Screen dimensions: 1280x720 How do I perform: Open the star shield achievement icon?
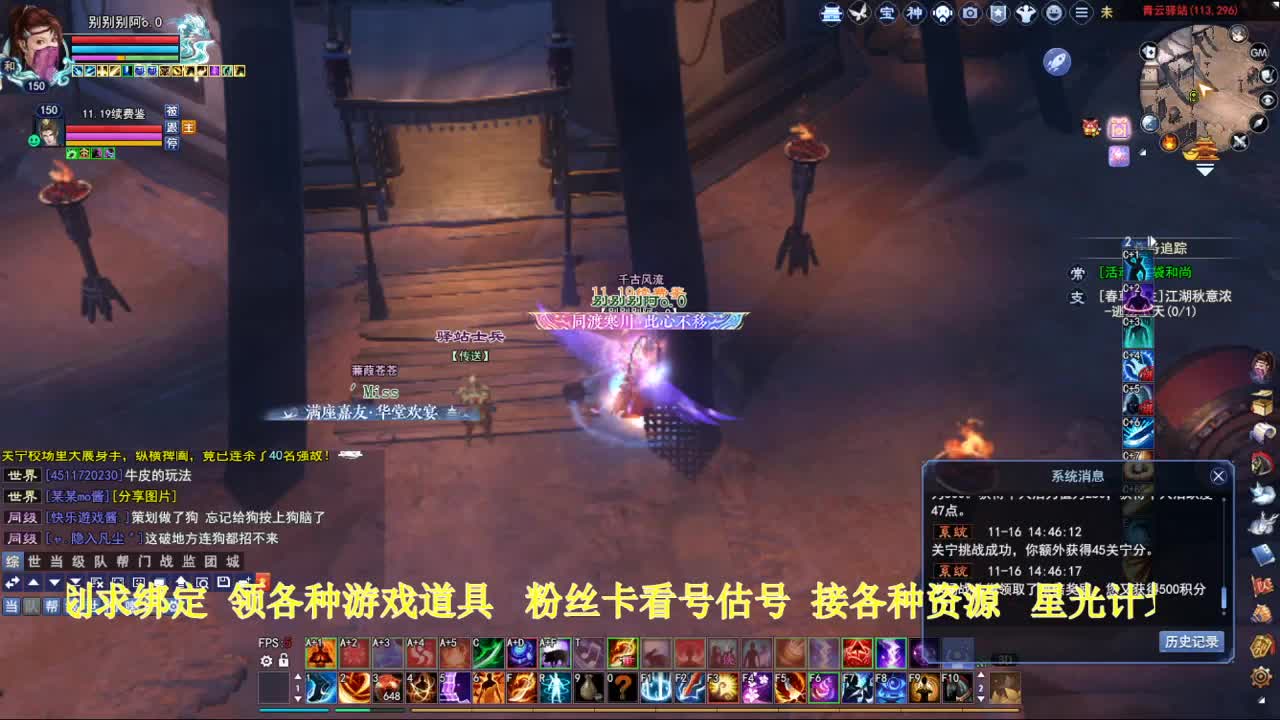click(998, 13)
